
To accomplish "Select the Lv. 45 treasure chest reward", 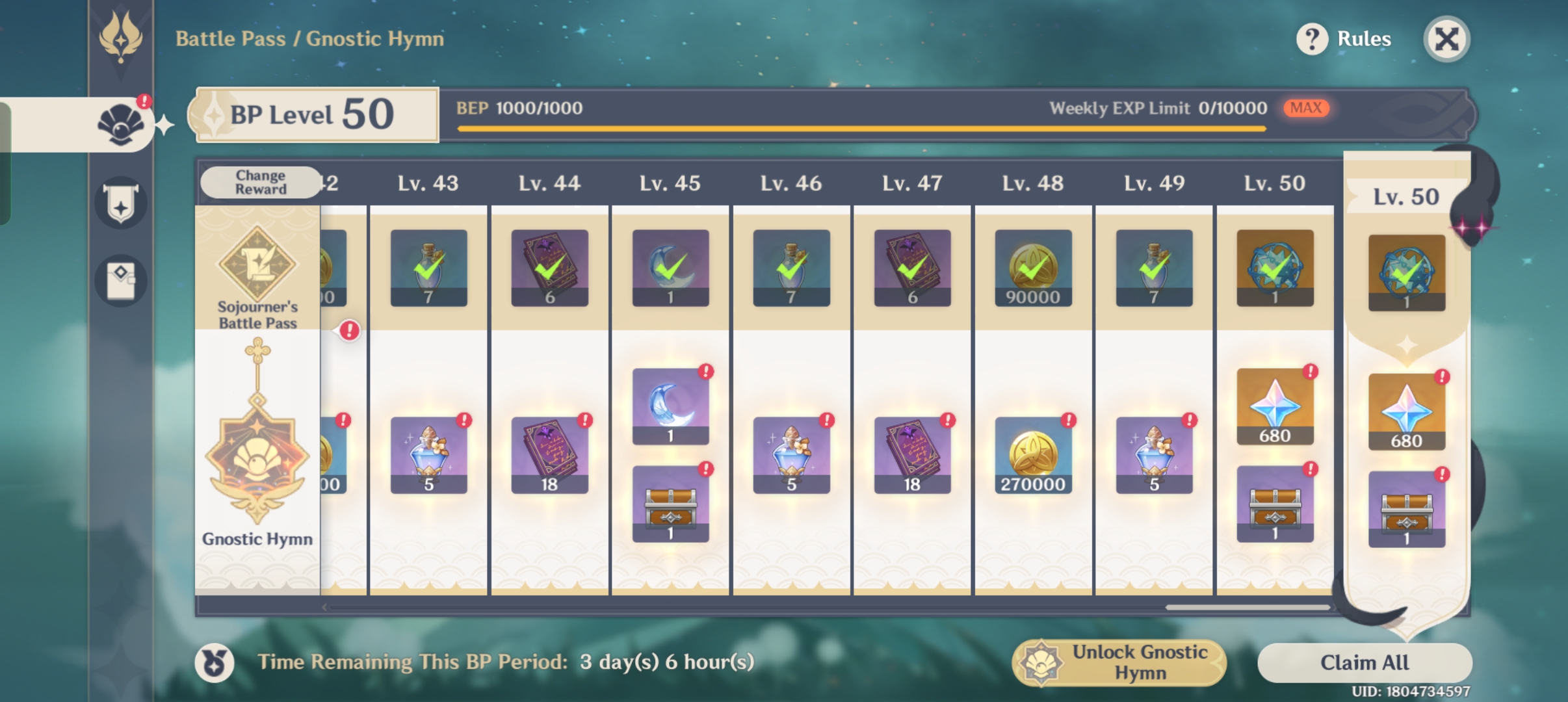I will (x=670, y=504).
